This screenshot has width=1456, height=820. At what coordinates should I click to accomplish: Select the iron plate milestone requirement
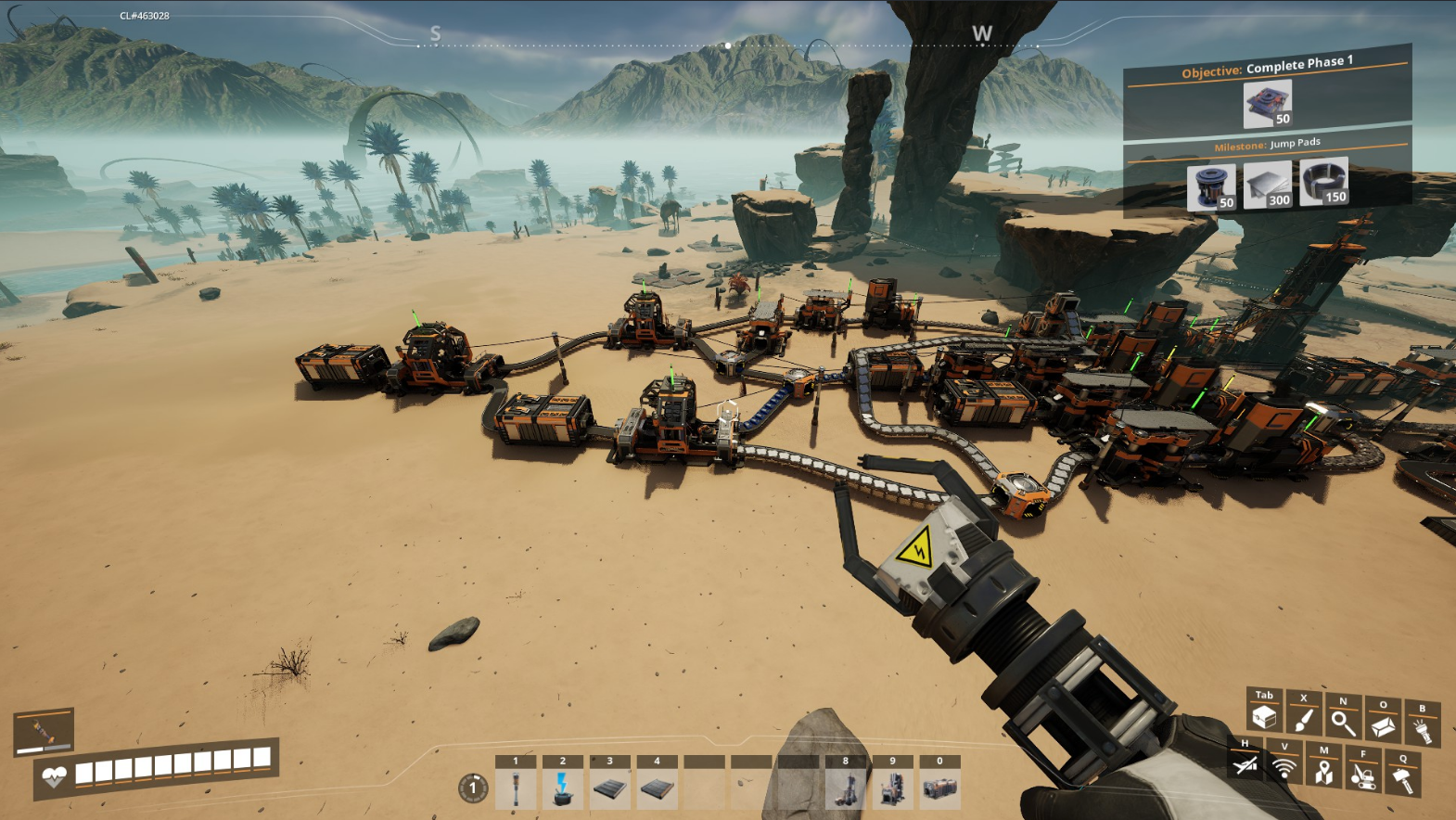pyautogui.click(x=1267, y=185)
